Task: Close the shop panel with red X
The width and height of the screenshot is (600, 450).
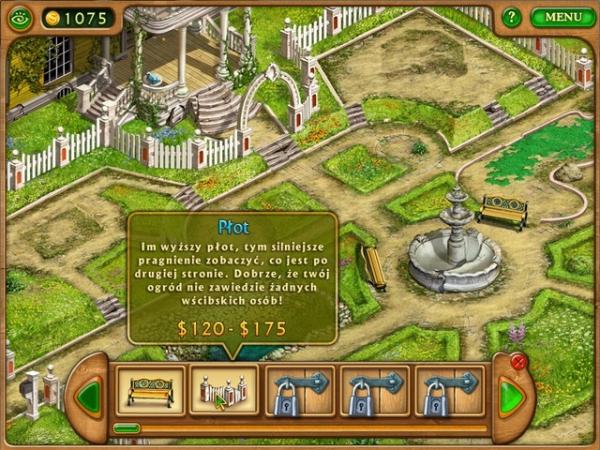Action: (x=518, y=362)
